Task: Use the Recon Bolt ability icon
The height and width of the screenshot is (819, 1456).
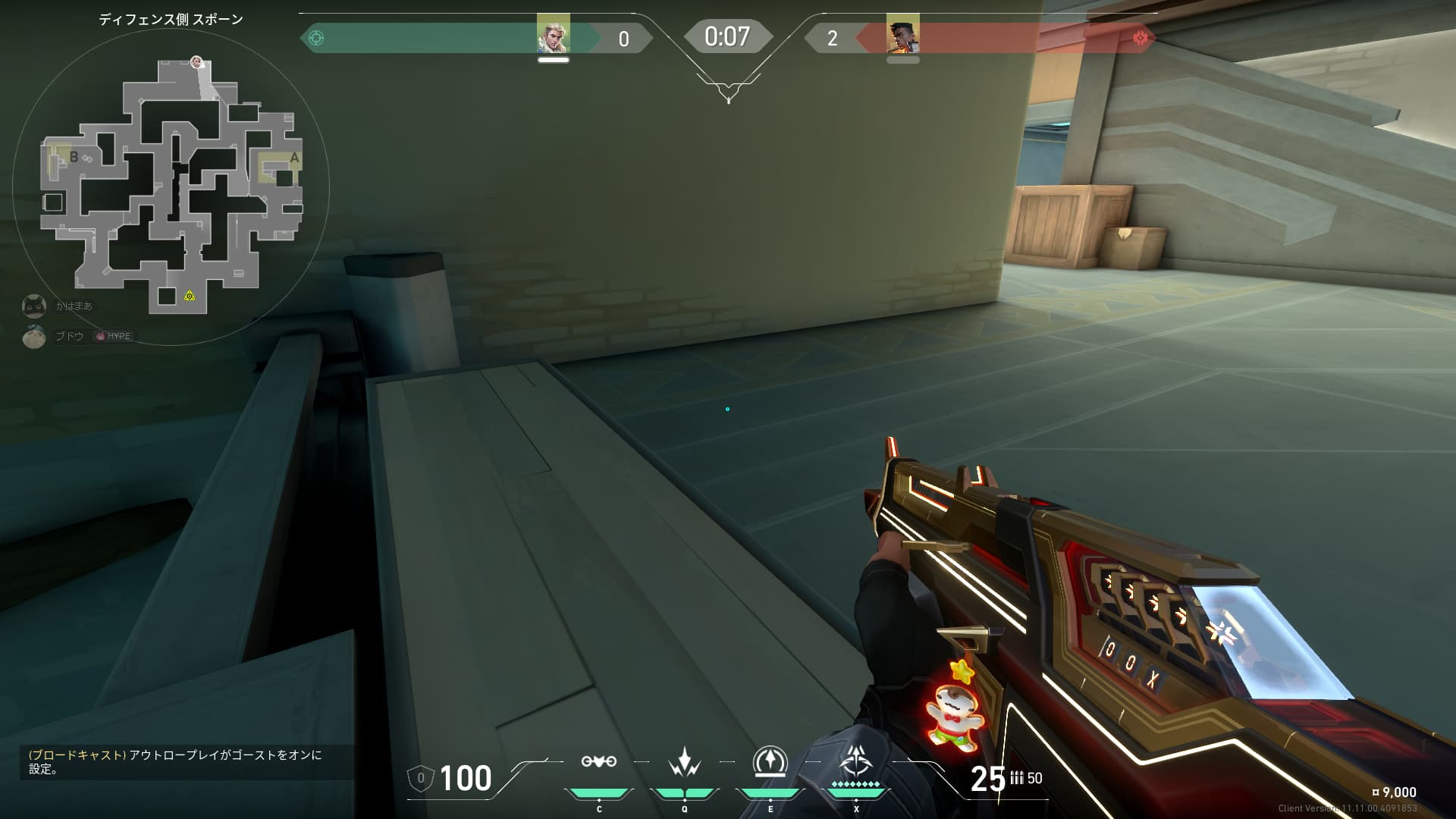Action: point(770,761)
